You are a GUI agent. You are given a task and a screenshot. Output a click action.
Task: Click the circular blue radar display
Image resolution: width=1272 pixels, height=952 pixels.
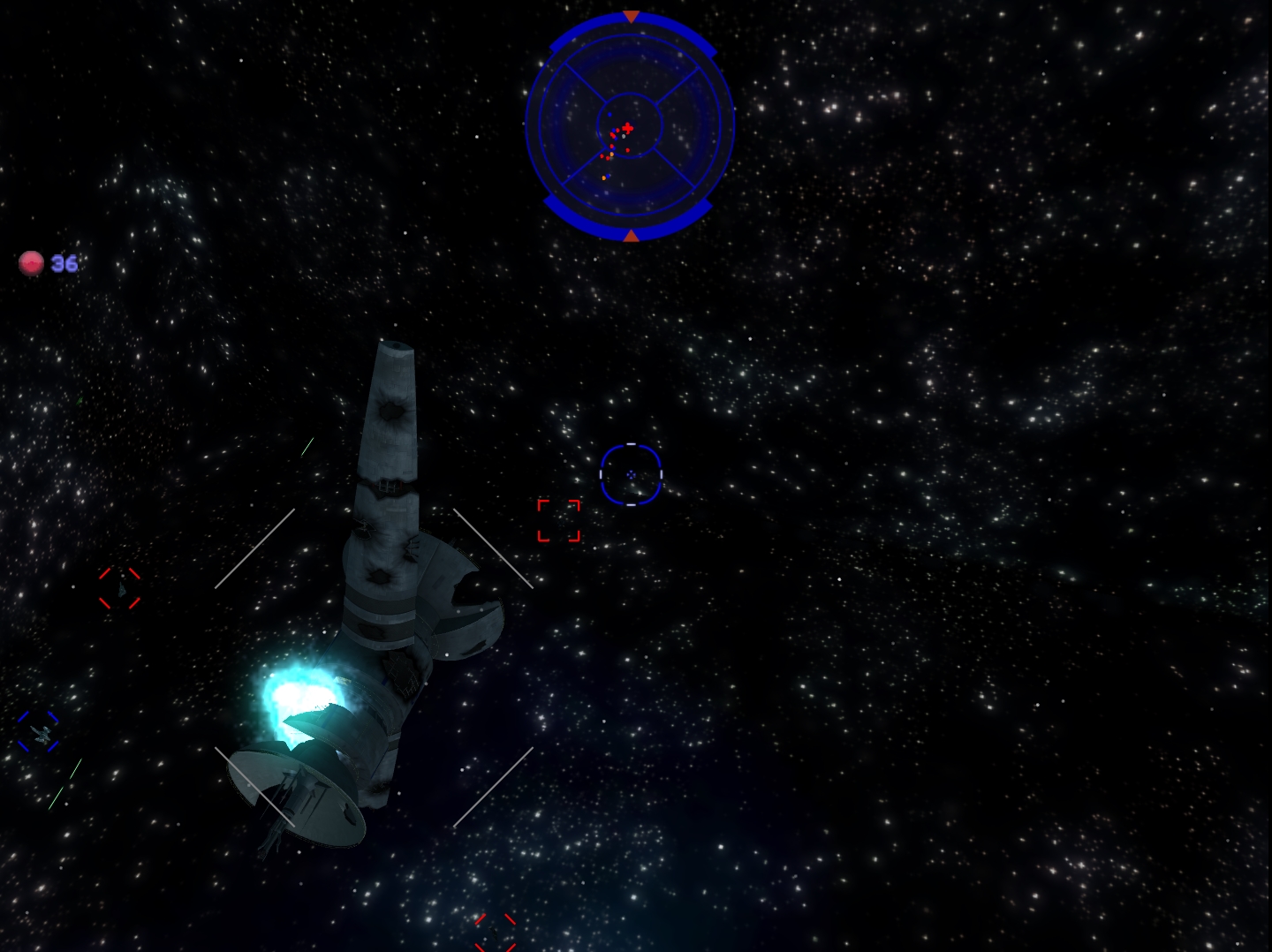pos(630,125)
